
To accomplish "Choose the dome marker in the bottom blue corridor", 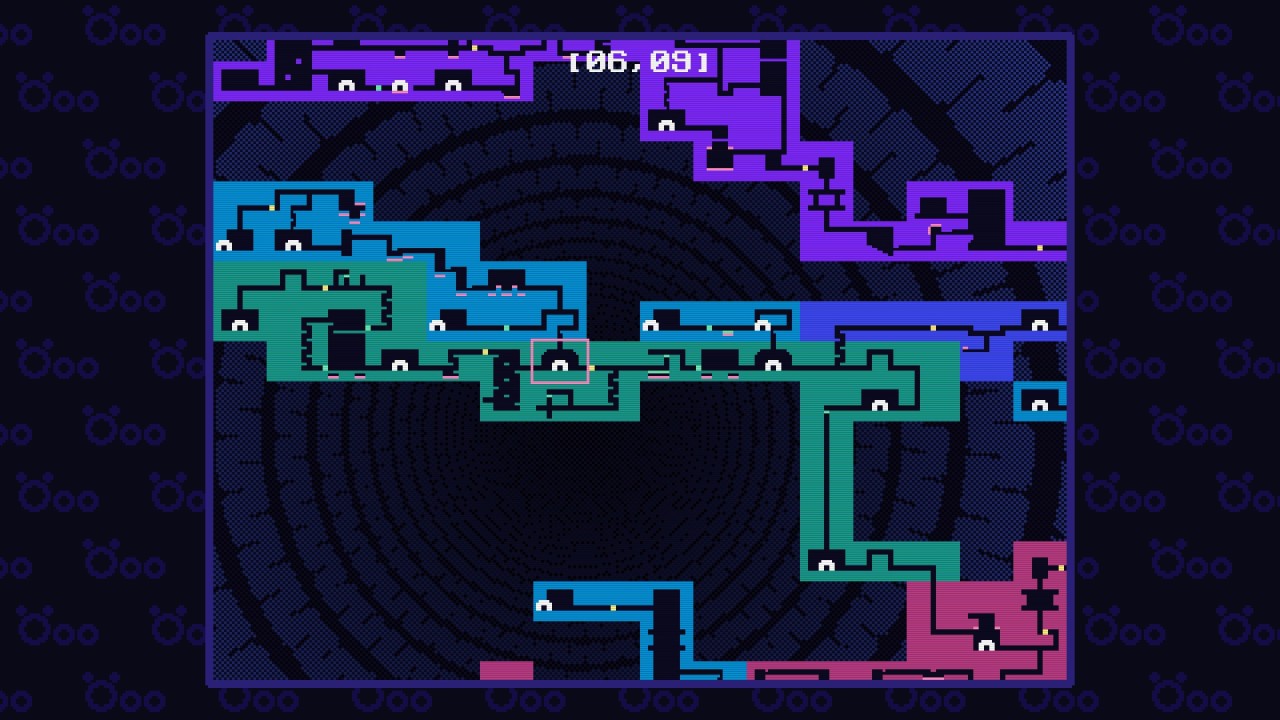I will click(544, 605).
